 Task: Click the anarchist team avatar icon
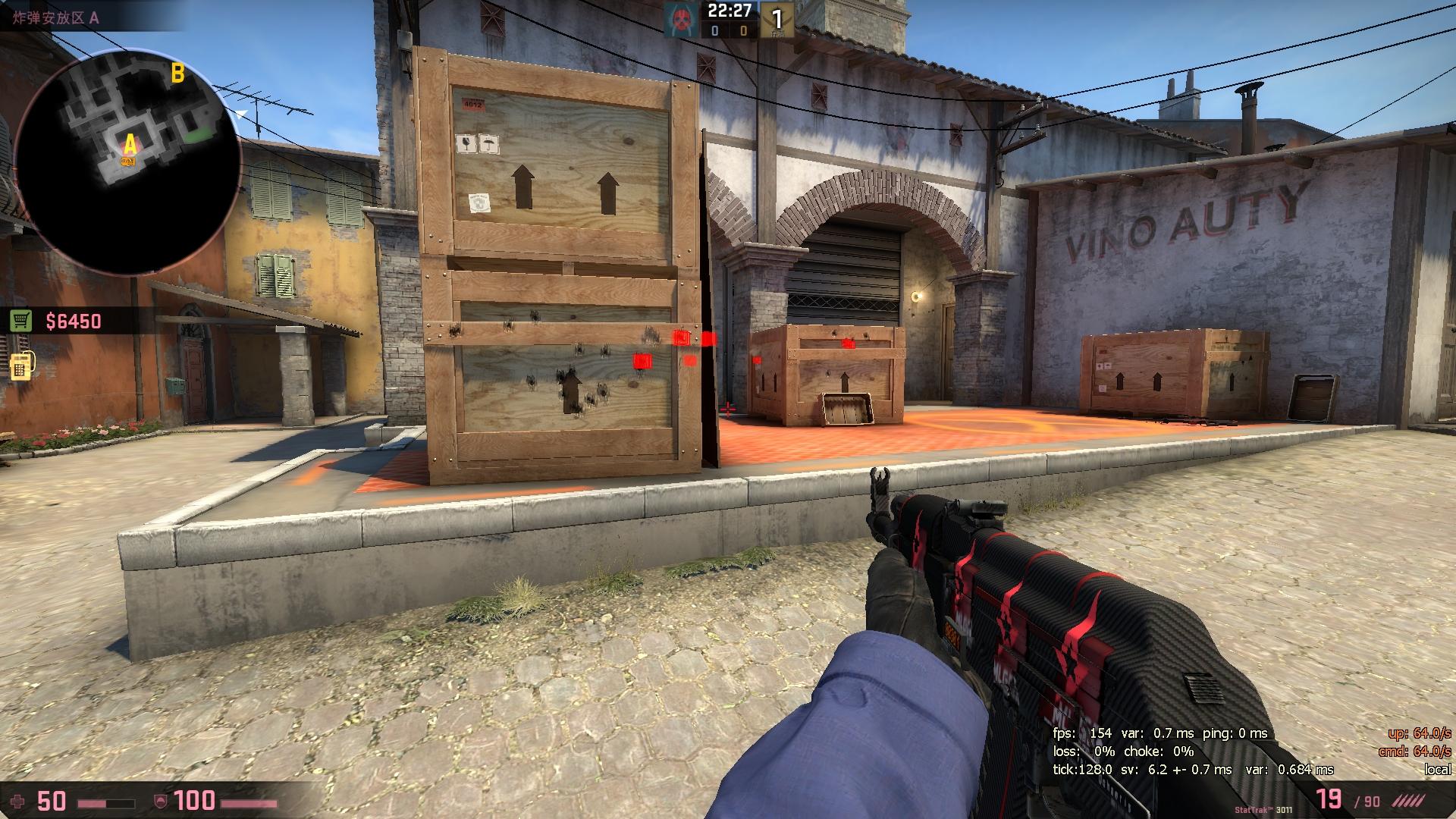click(679, 19)
